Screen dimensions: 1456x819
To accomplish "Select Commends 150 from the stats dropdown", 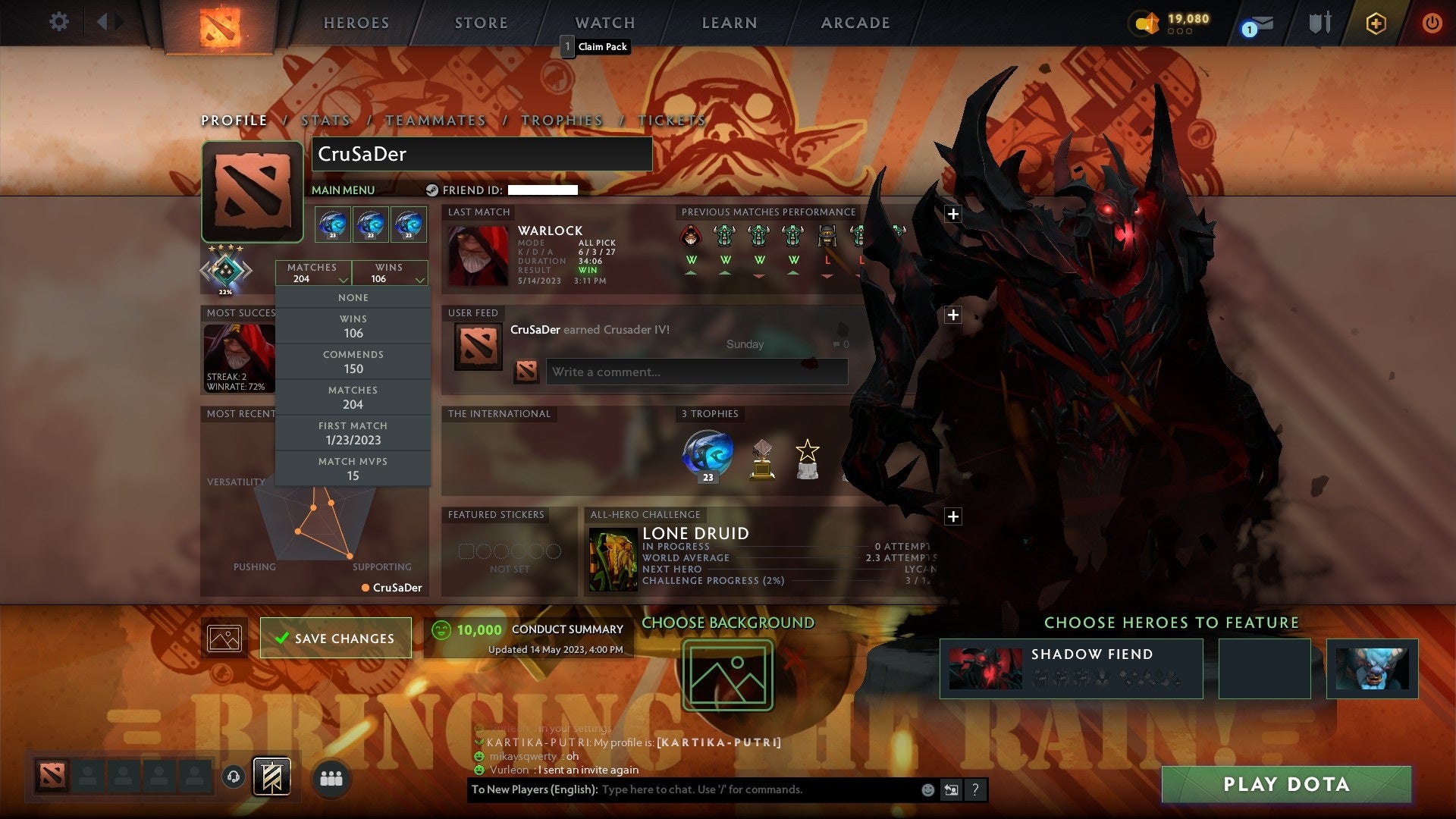I will [353, 362].
